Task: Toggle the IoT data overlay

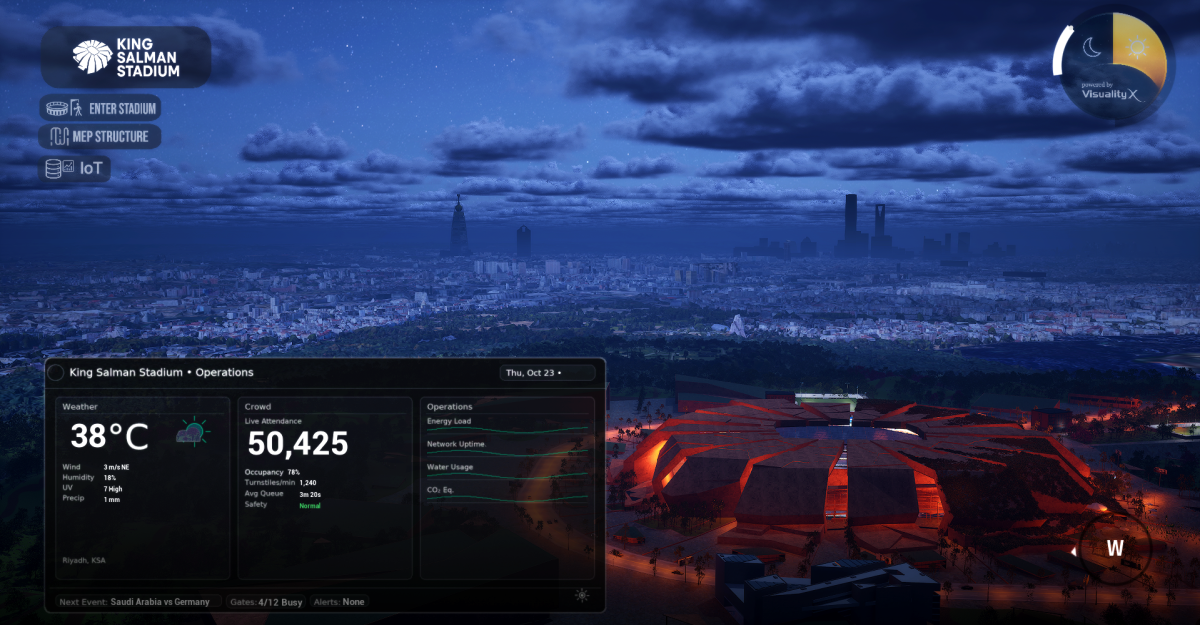Action: [x=75, y=169]
